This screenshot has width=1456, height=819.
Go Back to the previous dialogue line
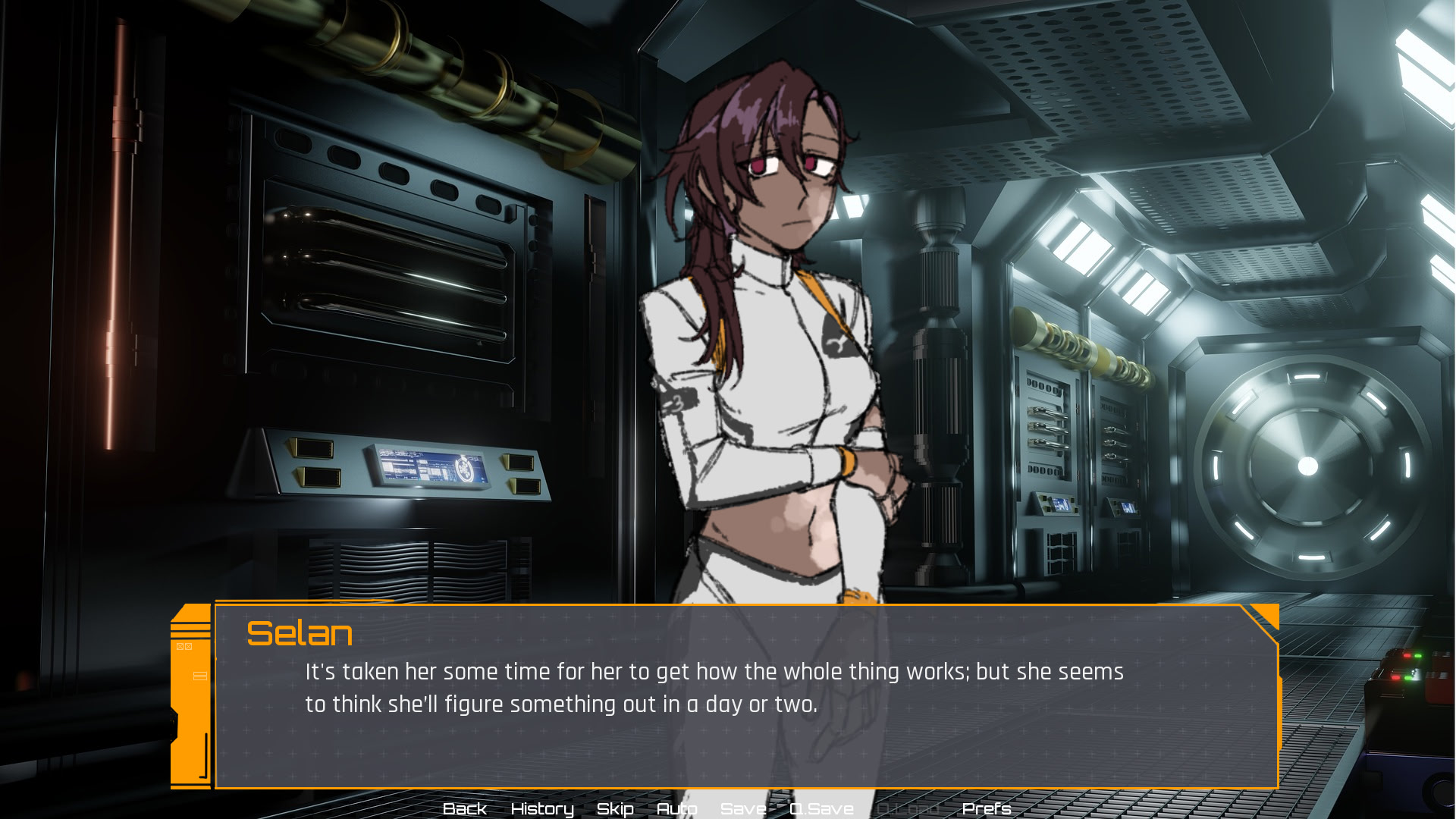click(x=464, y=808)
